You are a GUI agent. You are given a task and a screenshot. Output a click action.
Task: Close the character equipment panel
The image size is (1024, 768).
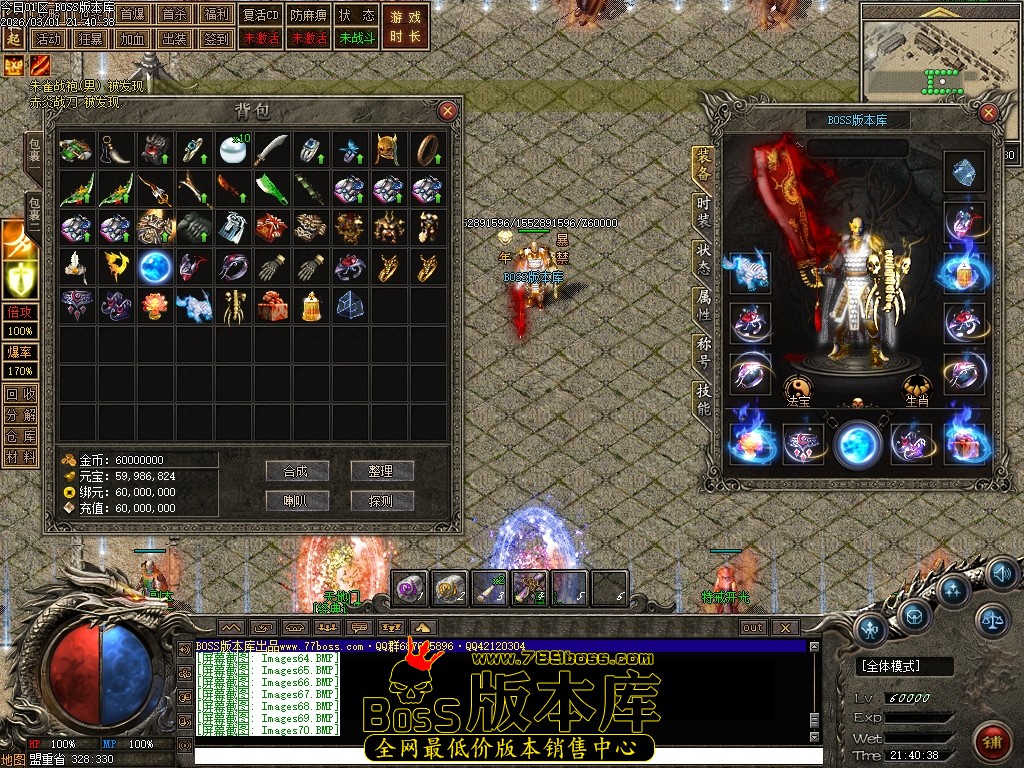click(990, 113)
